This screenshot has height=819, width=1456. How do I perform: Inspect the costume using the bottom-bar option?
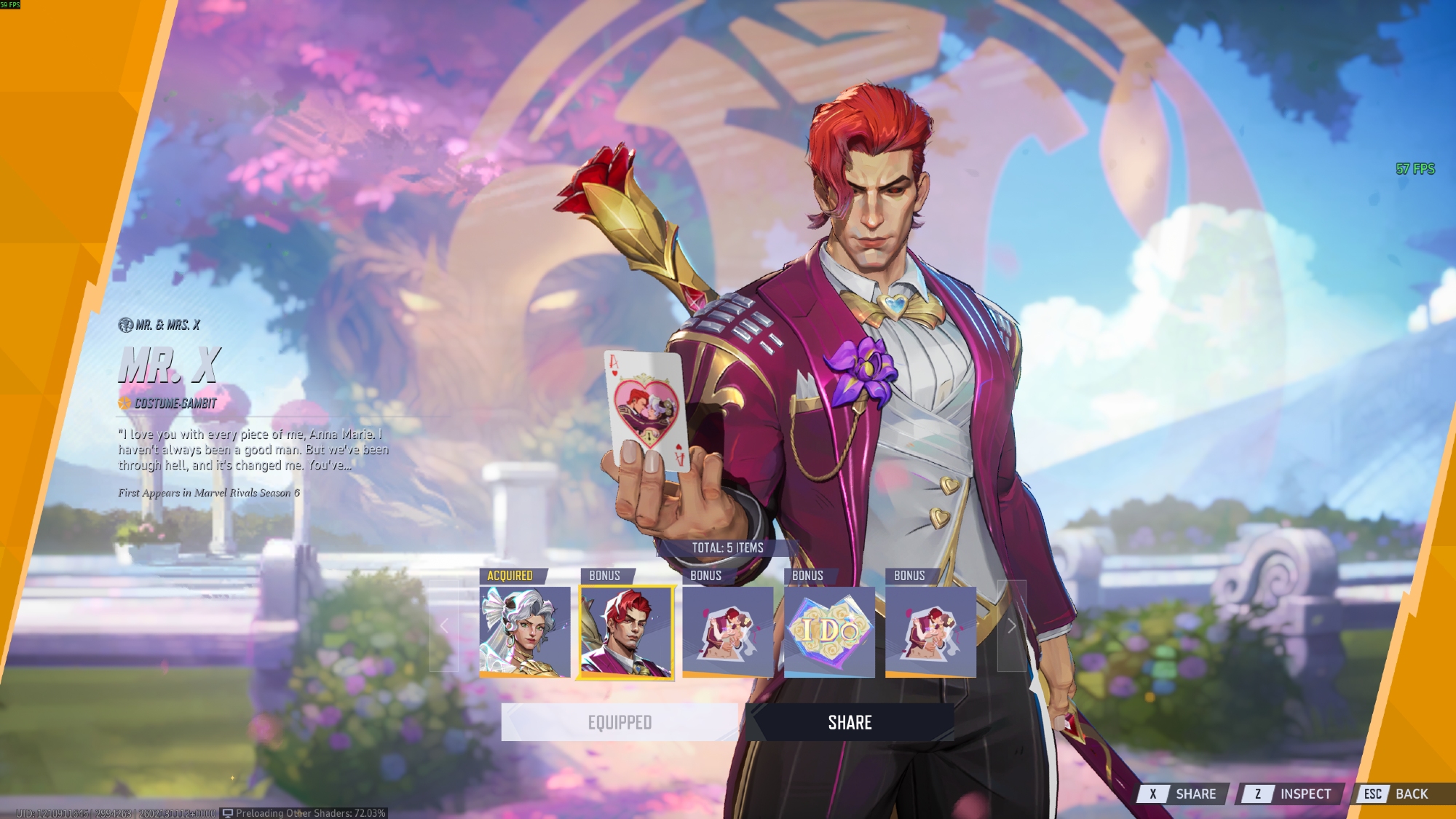pyautogui.click(x=1289, y=794)
